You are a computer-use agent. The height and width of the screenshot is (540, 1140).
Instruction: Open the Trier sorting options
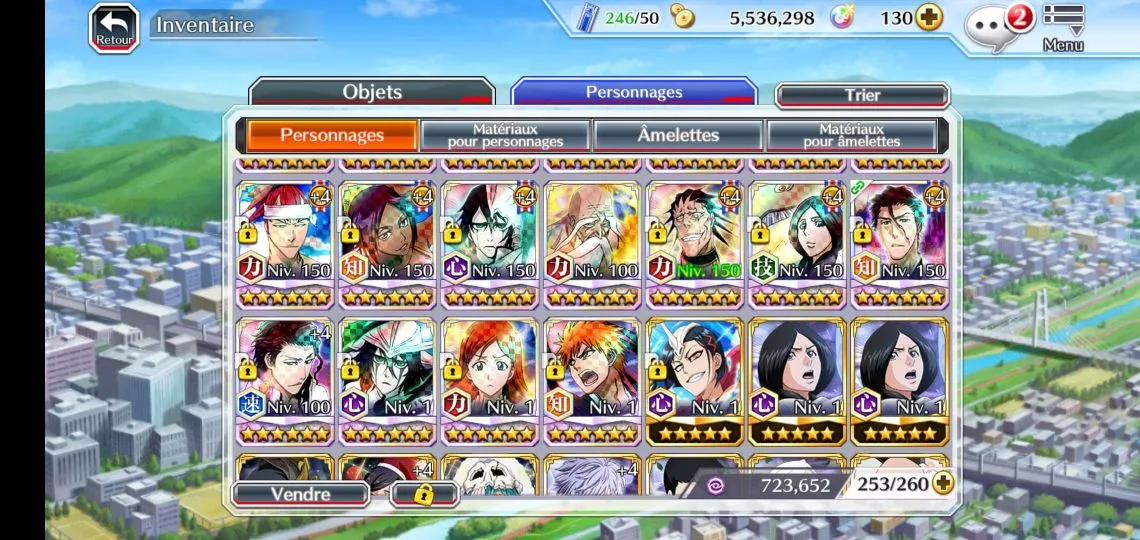tap(862, 95)
